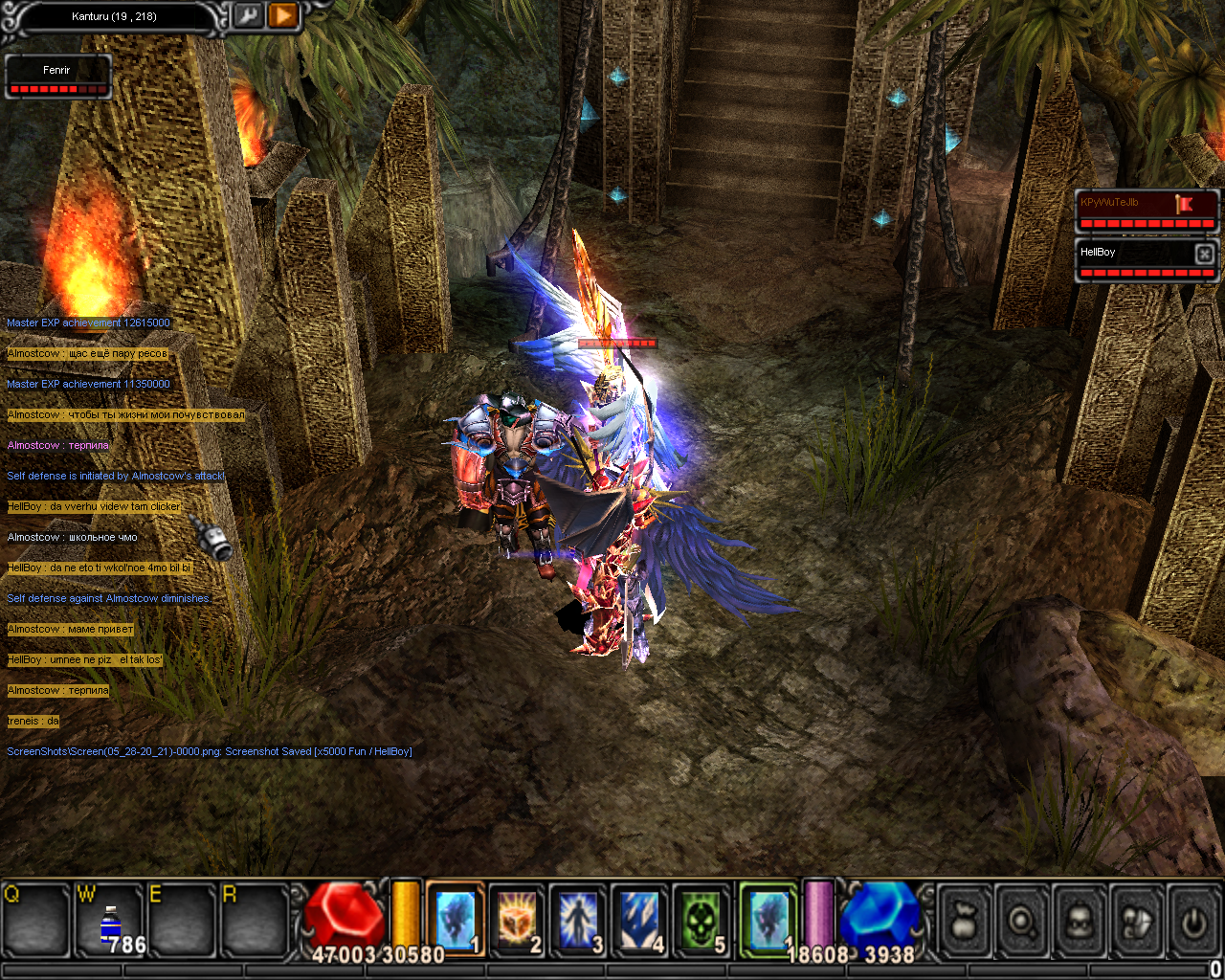Activate the glowing figure skill in slot 3

pos(578,920)
